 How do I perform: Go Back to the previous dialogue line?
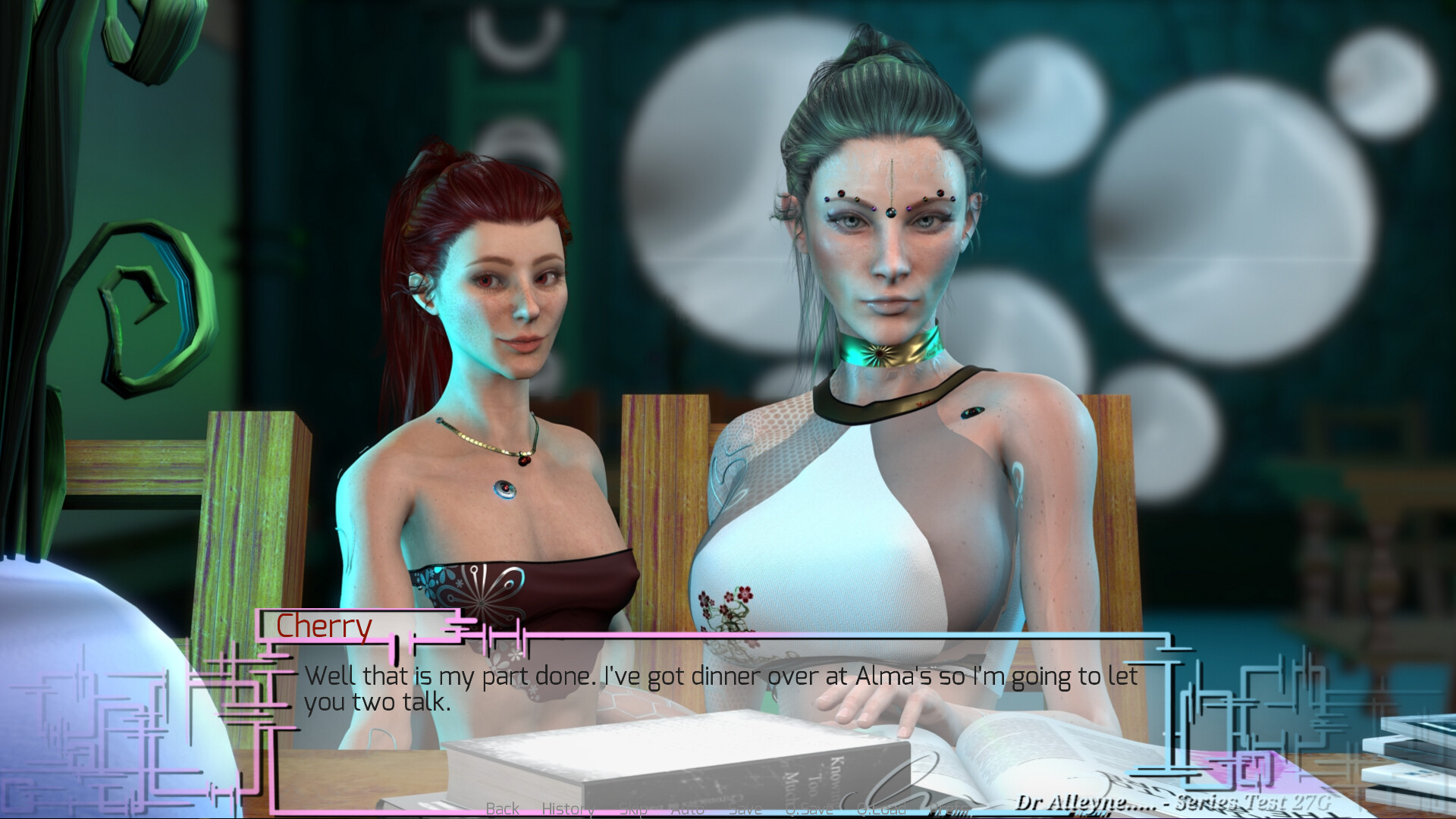tap(502, 808)
